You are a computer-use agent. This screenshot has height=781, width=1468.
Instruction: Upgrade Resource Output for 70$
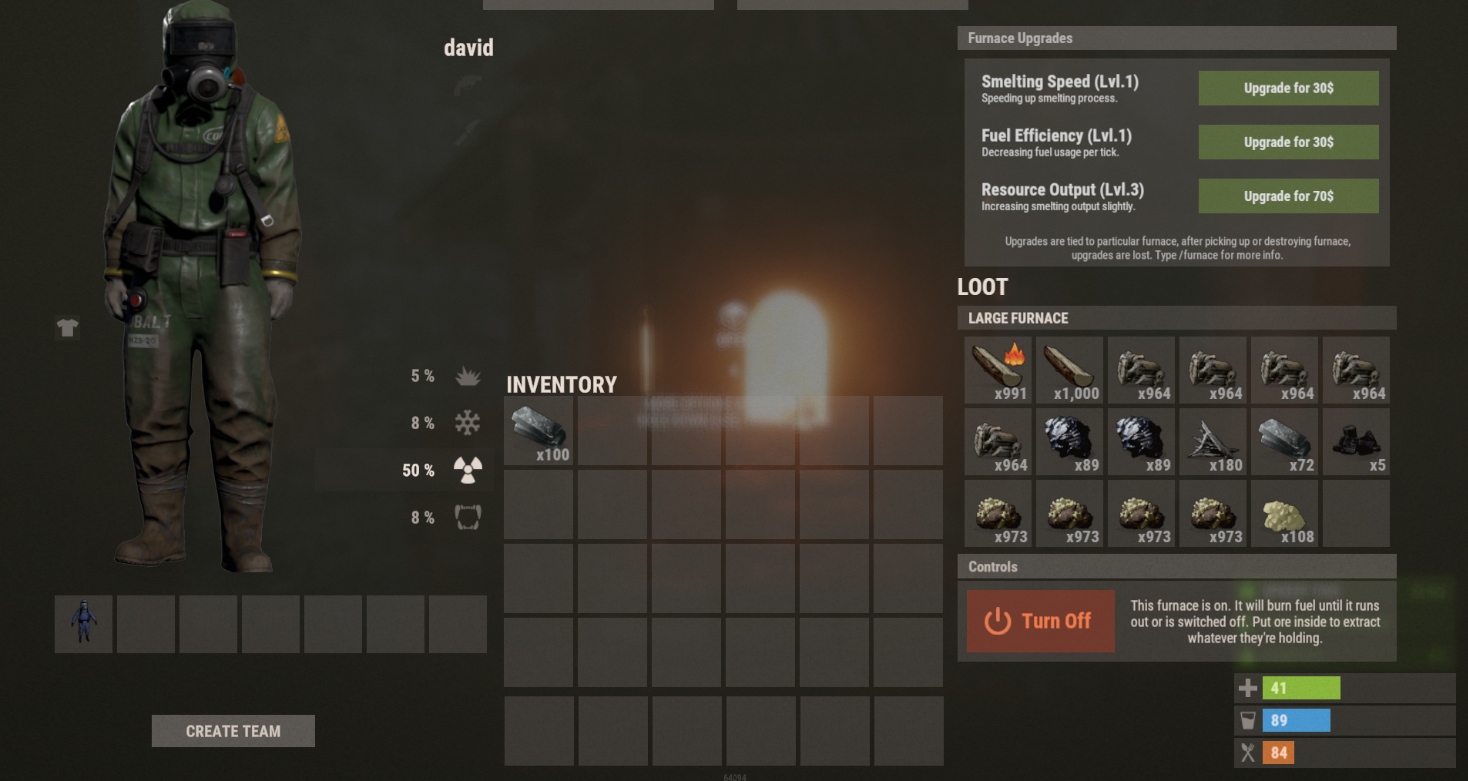click(1288, 196)
